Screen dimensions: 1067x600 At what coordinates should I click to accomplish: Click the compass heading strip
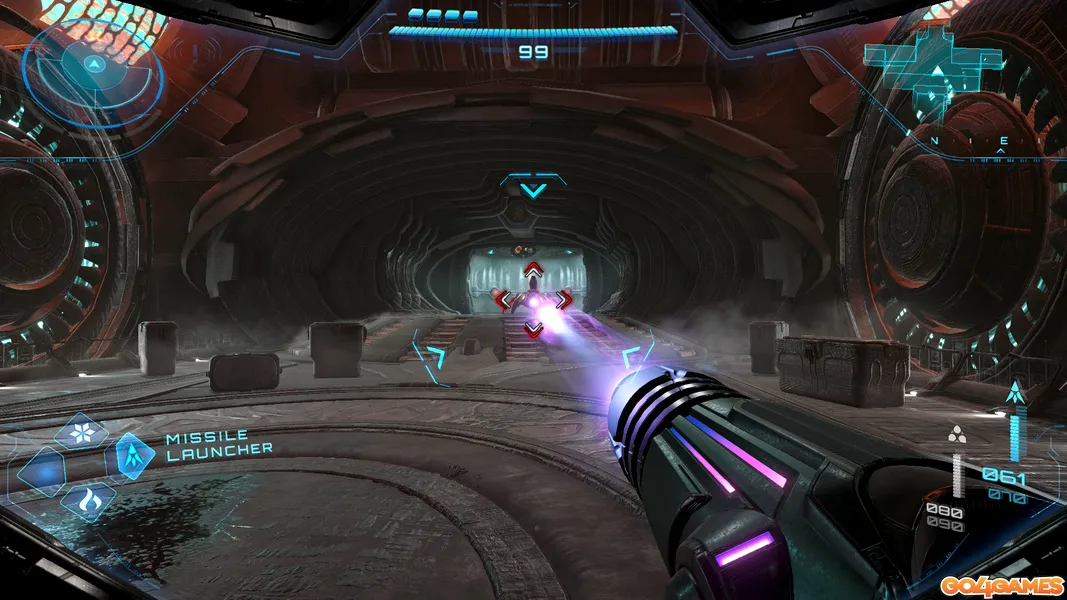tap(965, 142)
